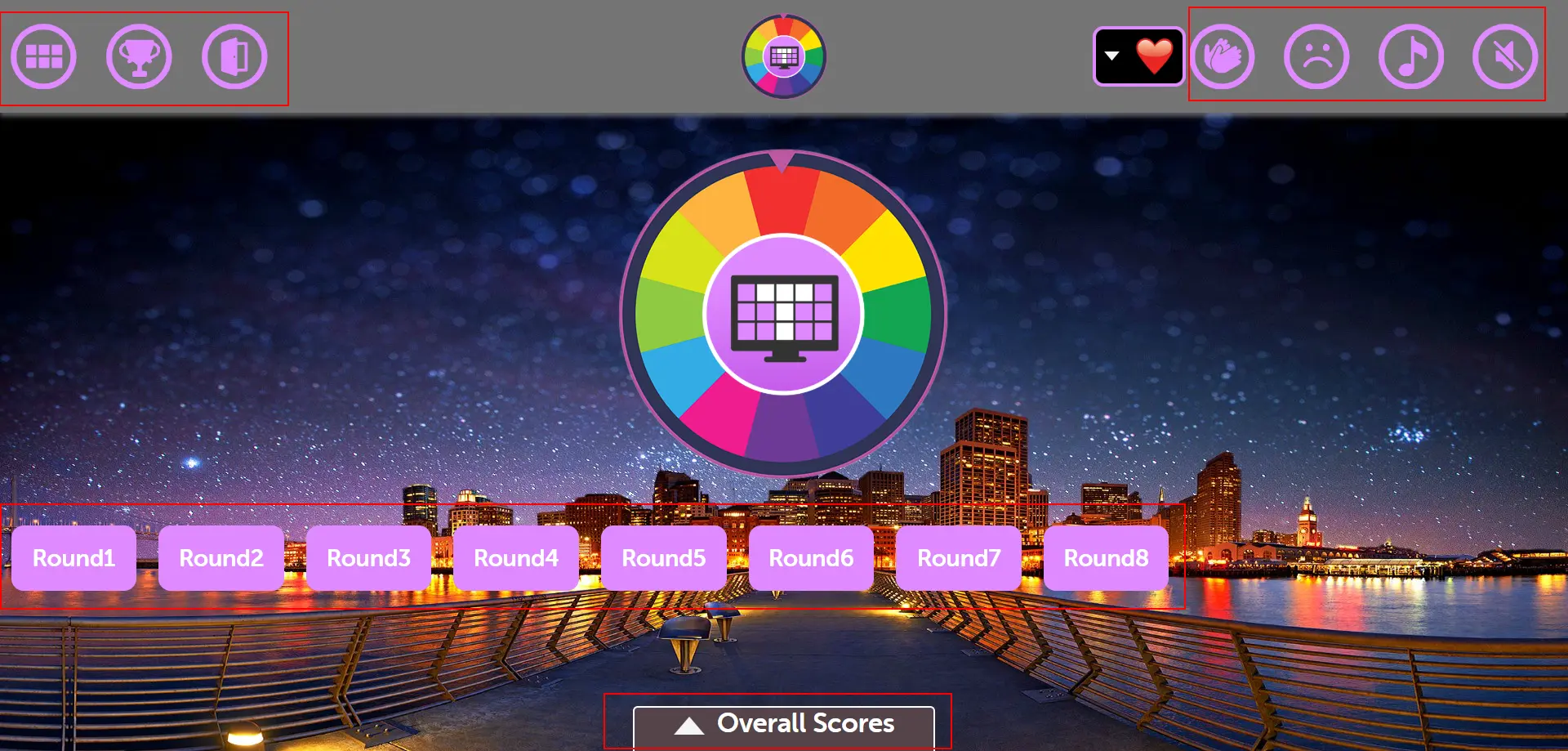Open the trophy leaderboard
The width and height of the screenshot is (1568, 751).
point(140,56)
